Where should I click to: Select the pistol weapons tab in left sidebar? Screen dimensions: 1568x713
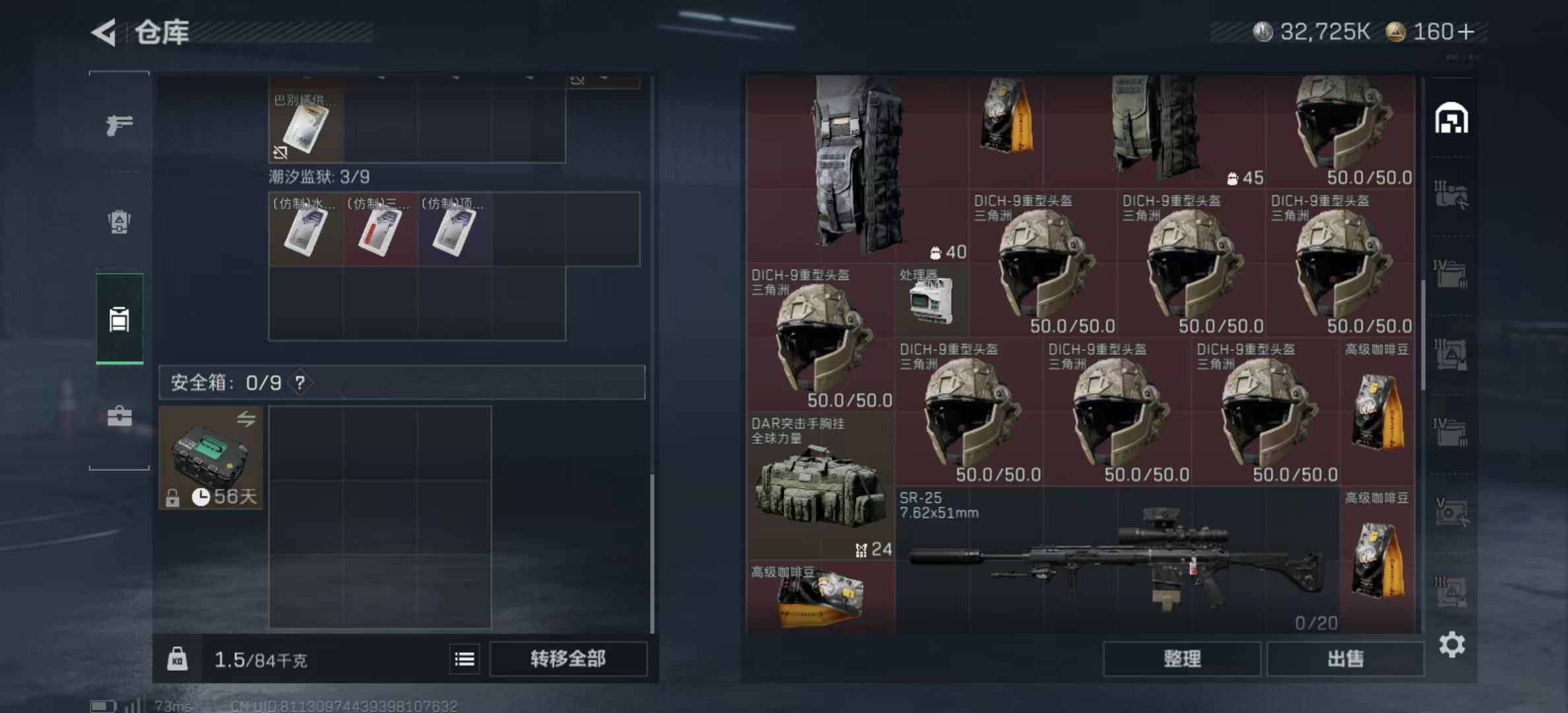[119, 125]
